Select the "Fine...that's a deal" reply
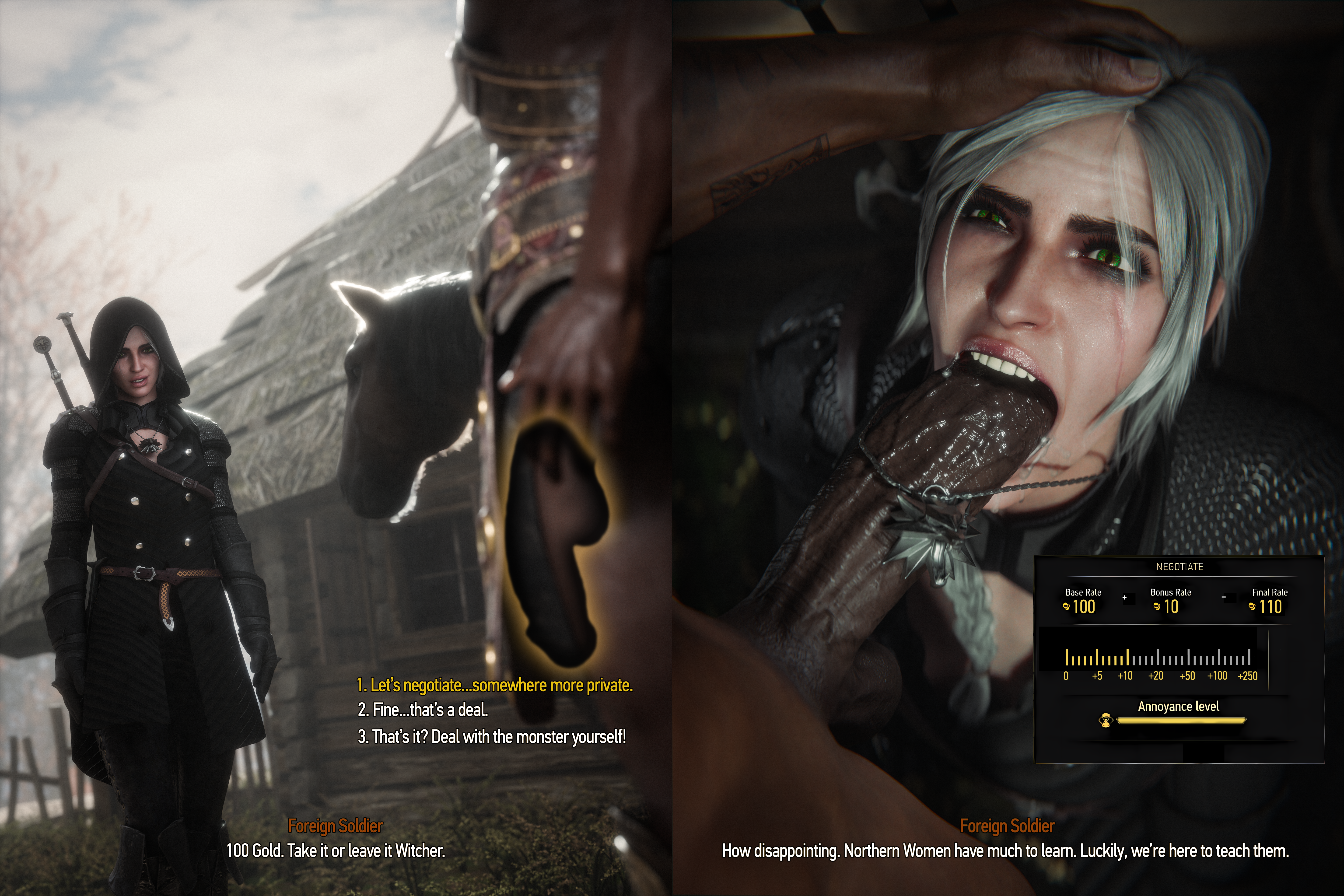Viewport: 1344px width, 896px height. click(x=423, y=710)
